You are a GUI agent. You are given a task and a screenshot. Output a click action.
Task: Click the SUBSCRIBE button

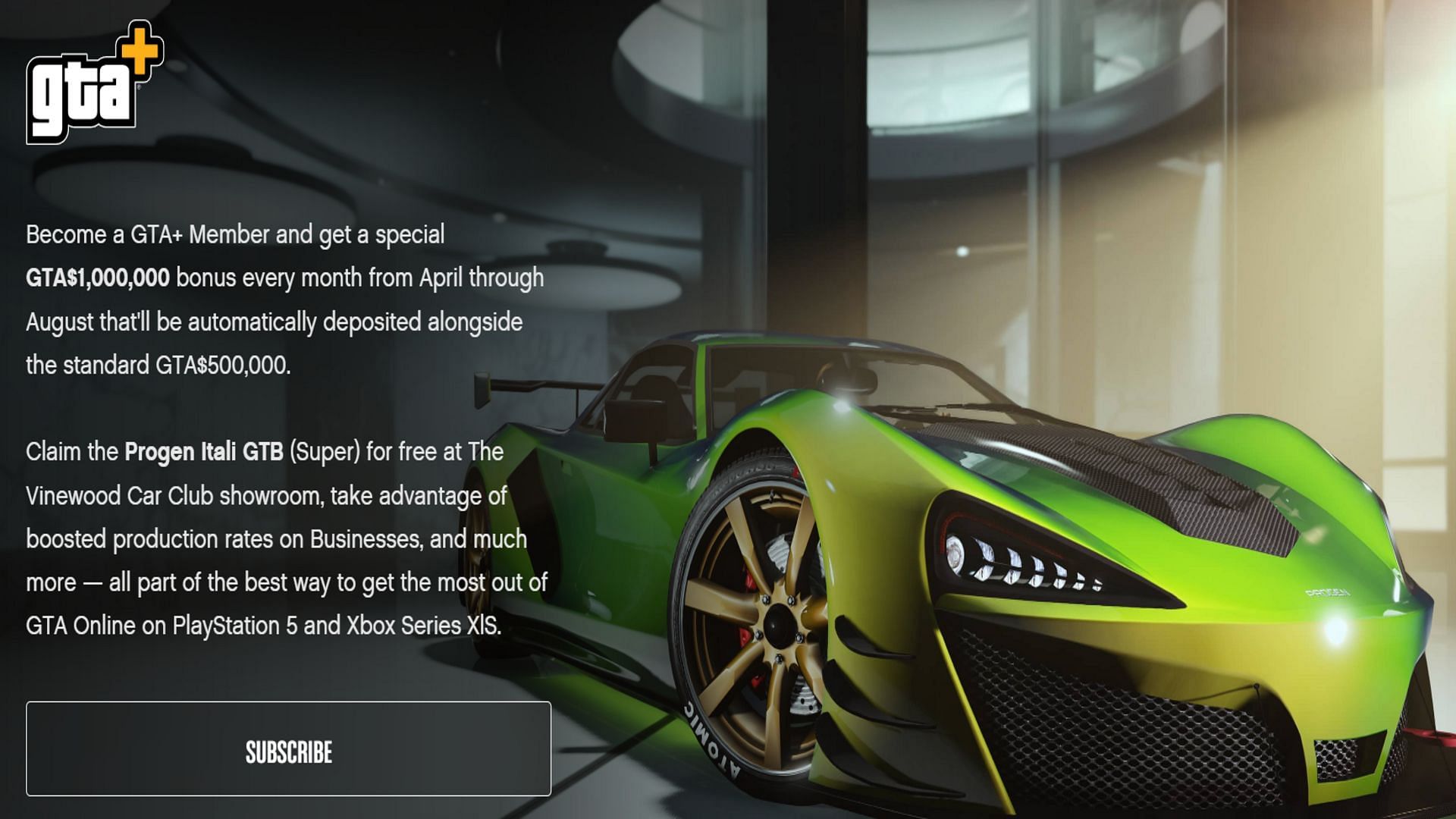[288, 749]
